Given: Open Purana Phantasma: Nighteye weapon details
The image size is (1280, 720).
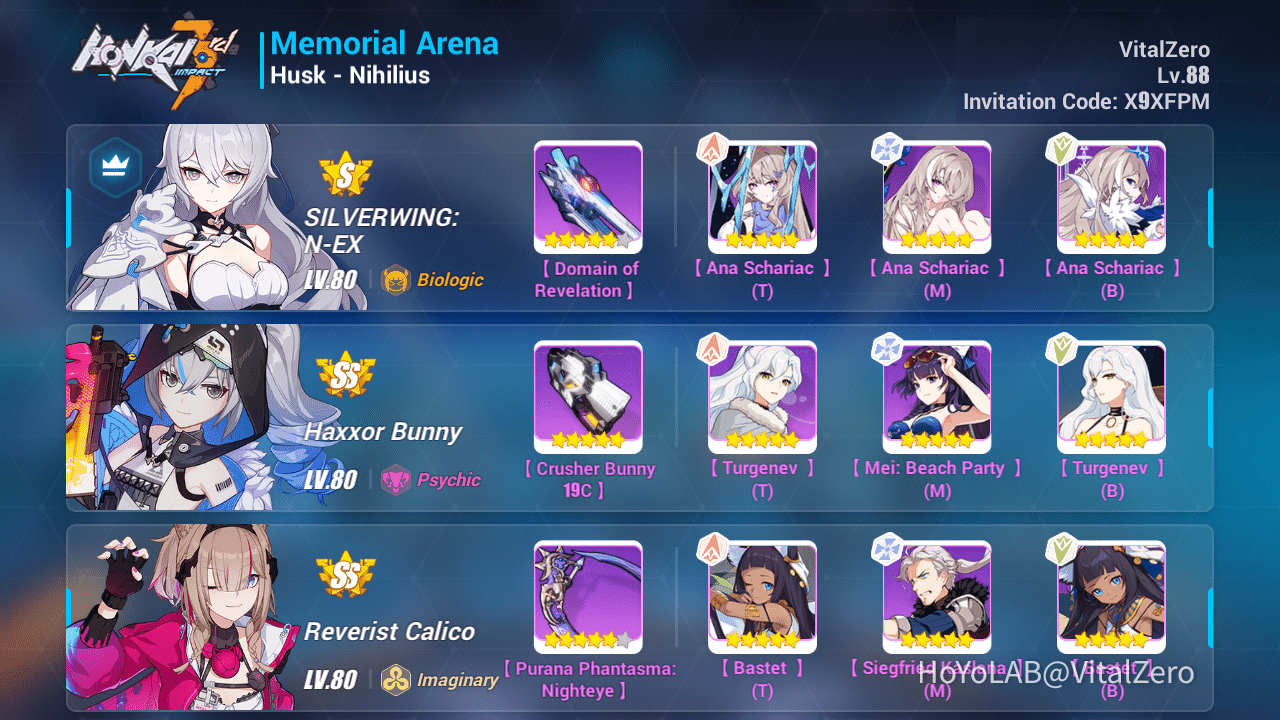Looking at the screenshot, I should click(588, 597).
